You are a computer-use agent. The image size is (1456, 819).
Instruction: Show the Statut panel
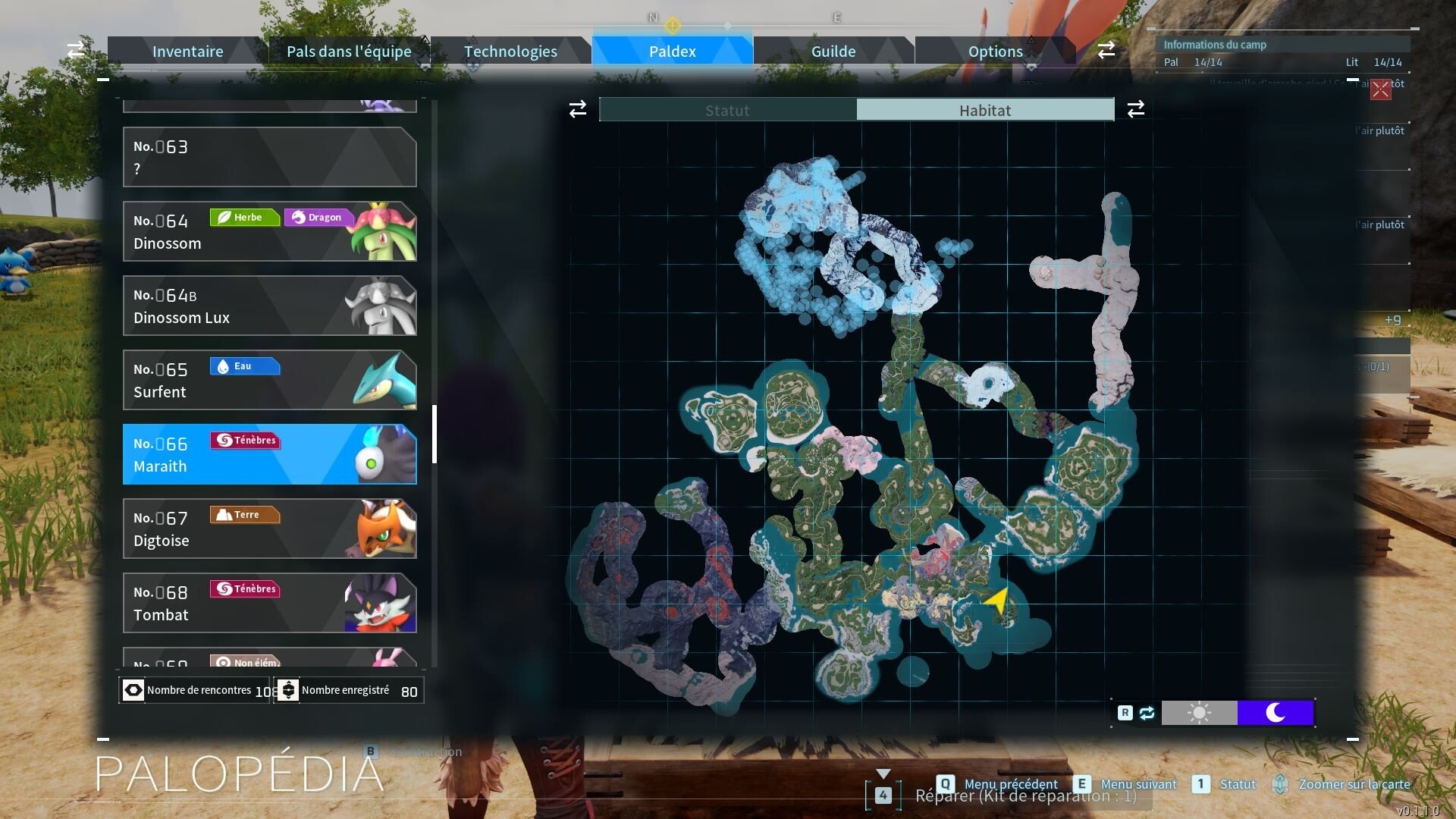pyautogui.click(x=727, y=110)
